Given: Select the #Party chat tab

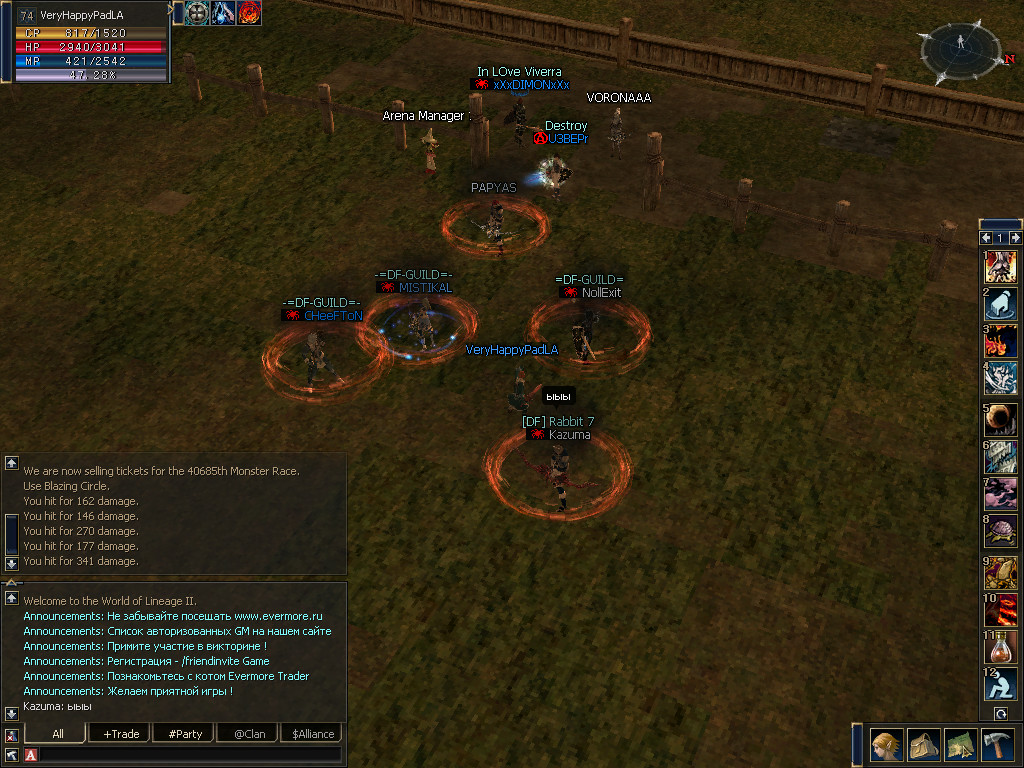Looking at the screenshot, I should coord(184,734).
